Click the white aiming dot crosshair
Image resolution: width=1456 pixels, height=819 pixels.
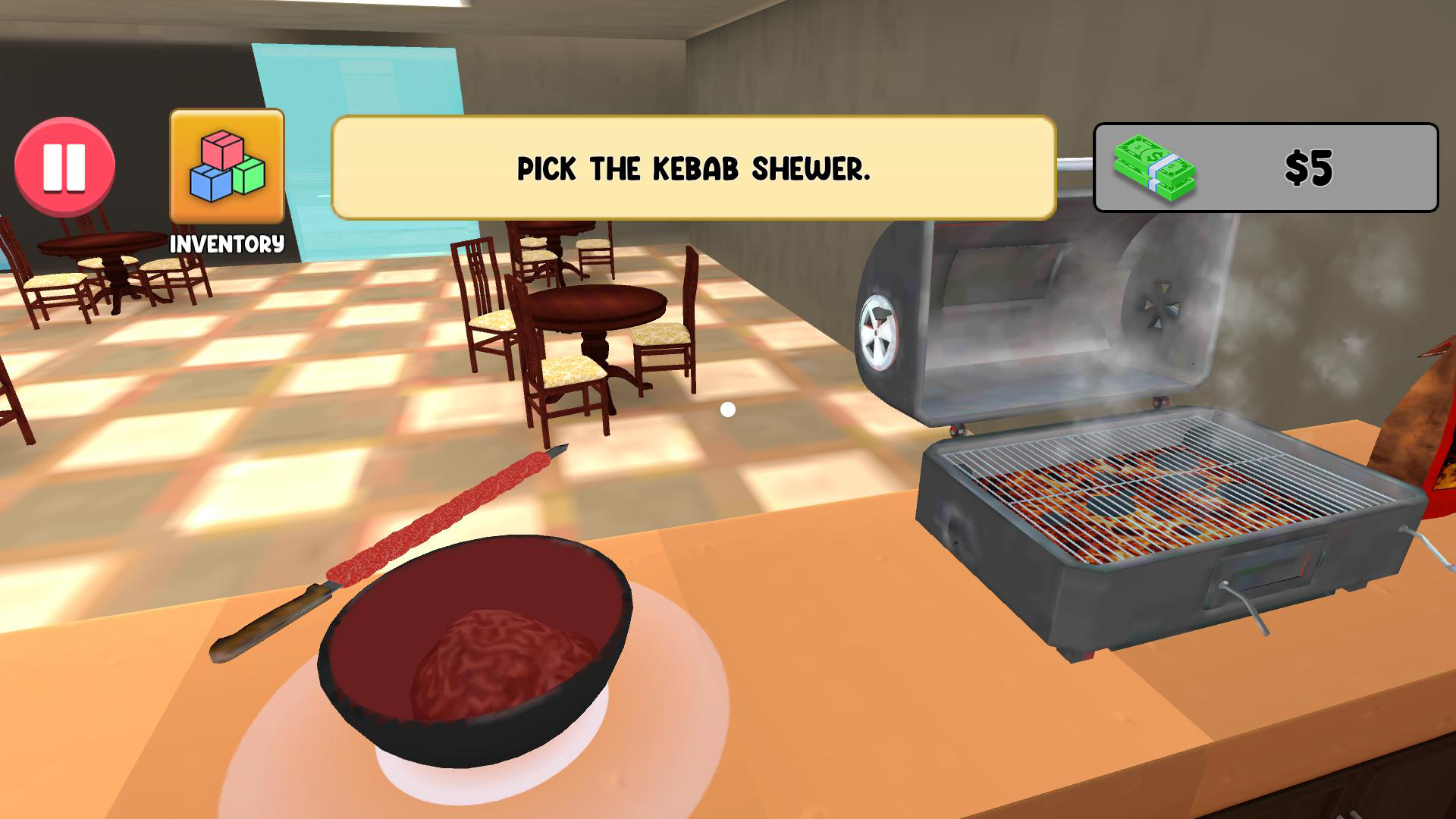pos(727,409)
